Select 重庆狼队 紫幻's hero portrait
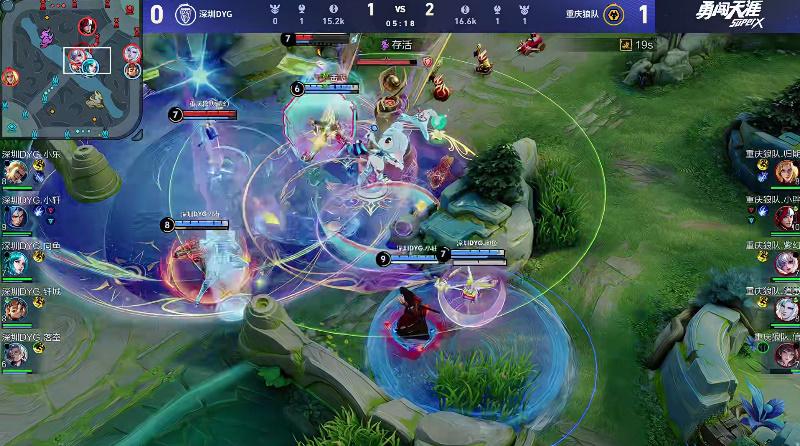This screenshot has height=446, width=800. click(x=786, y=263)
